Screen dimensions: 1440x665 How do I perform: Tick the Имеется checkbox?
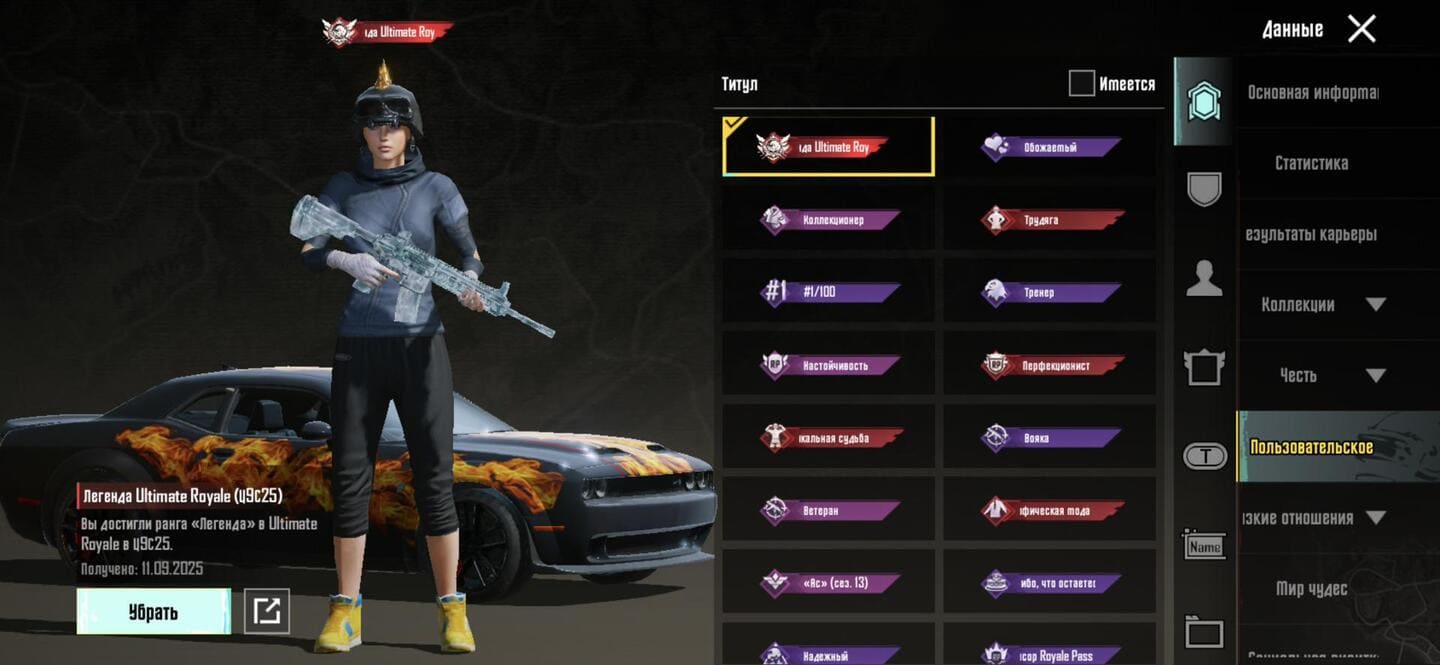[1081, 84]
